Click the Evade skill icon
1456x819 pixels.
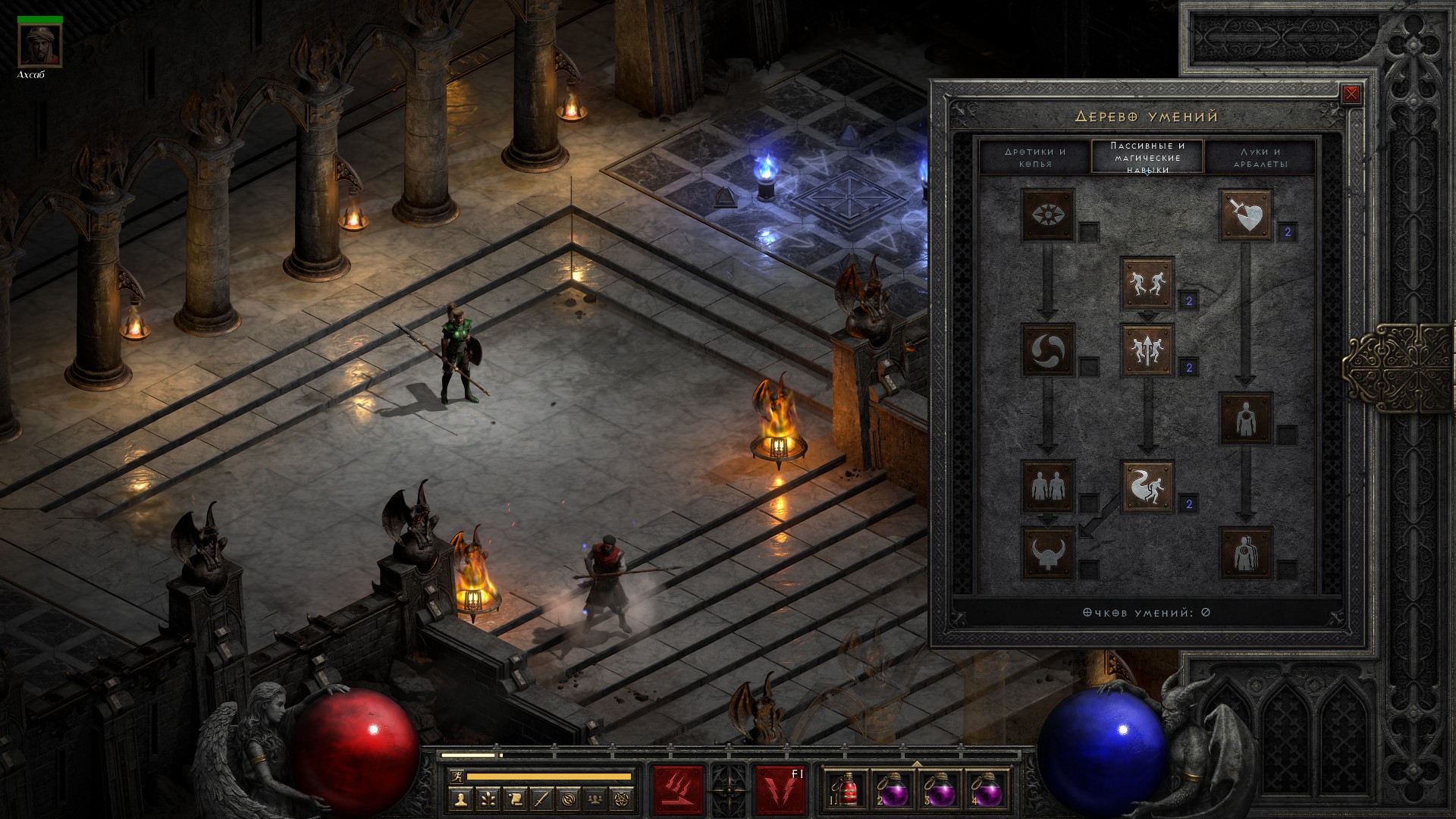coord(1147,486)
